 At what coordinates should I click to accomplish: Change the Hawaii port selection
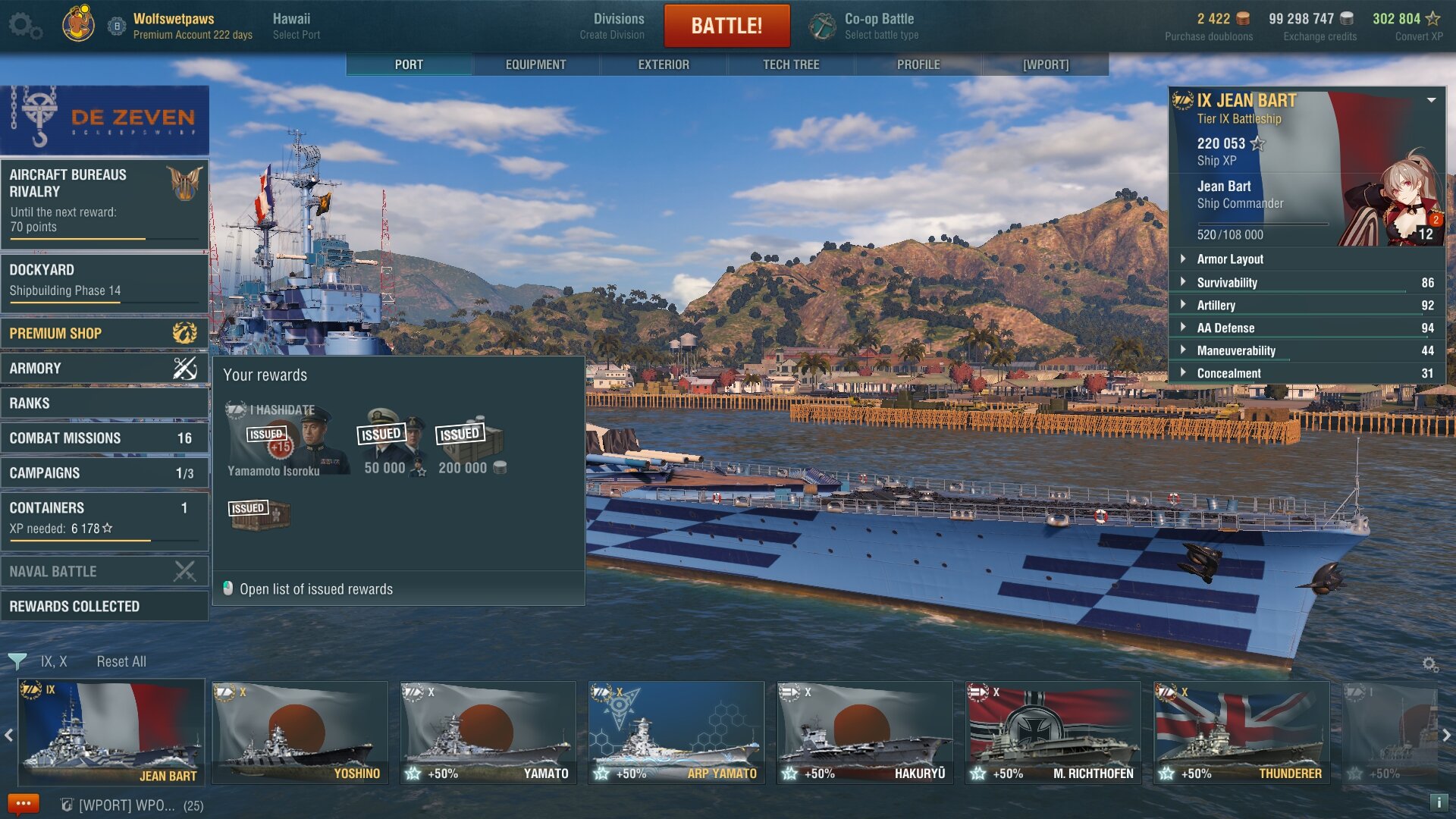click(296, 26)
